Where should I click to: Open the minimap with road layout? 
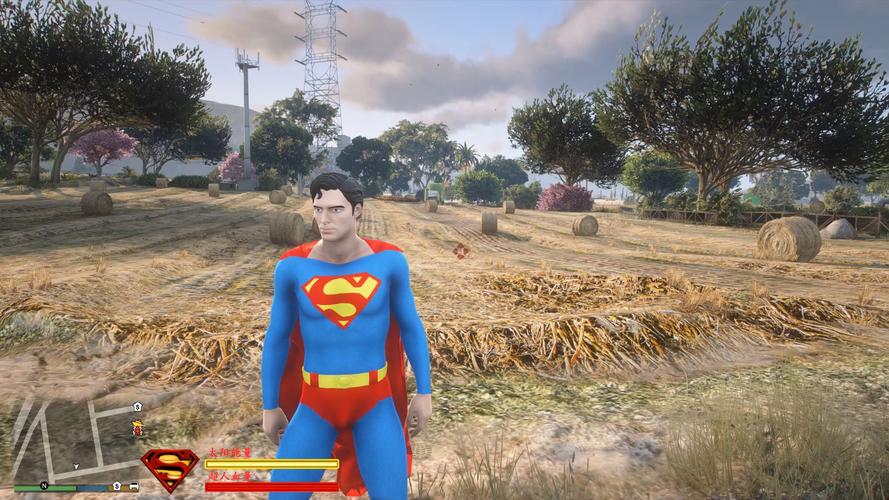coord(75,440)
